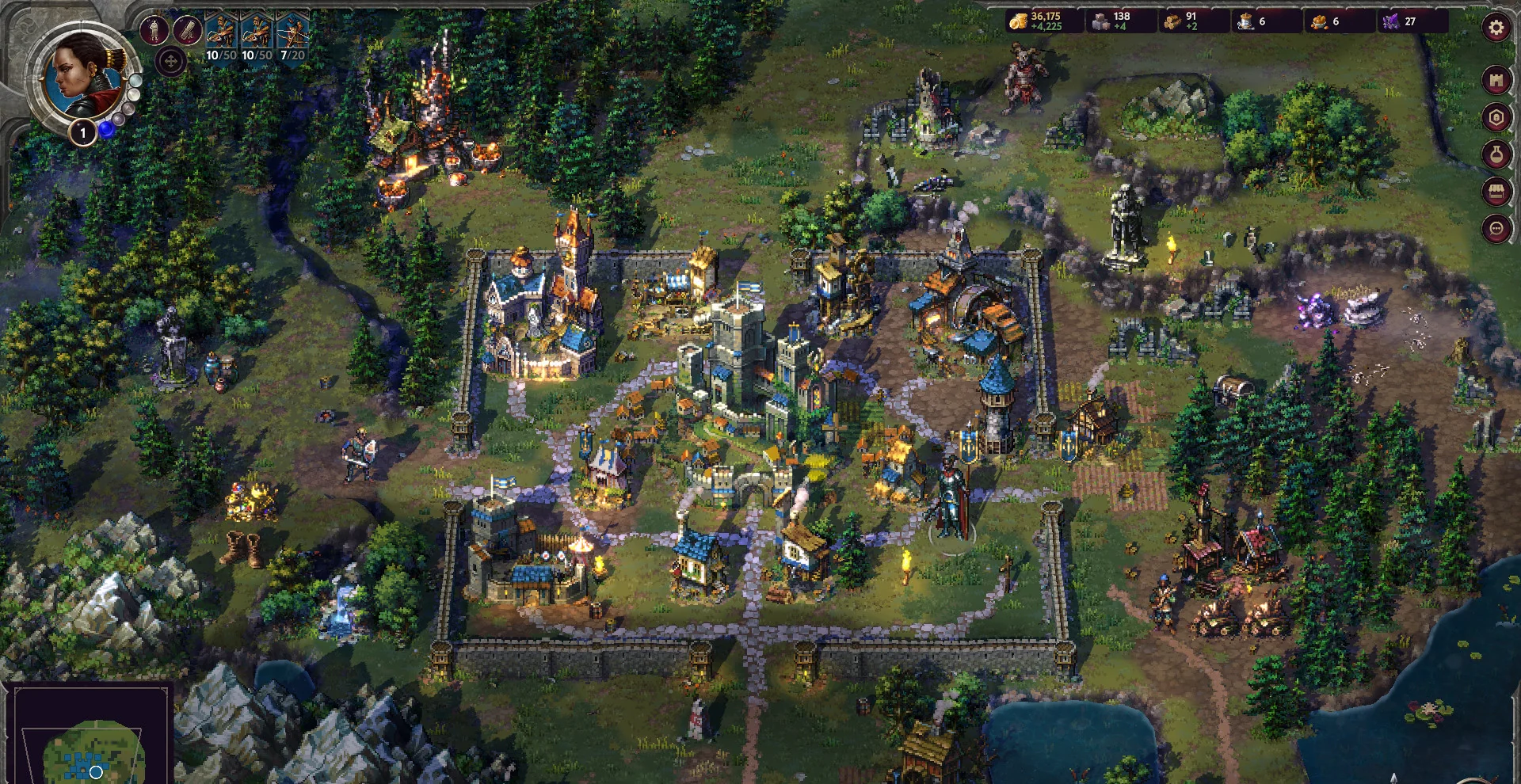The height and width of the screenshot is (784, 1521).
Task: Select the hooded archer unit showing 7/20
Action: pos(292,36)
